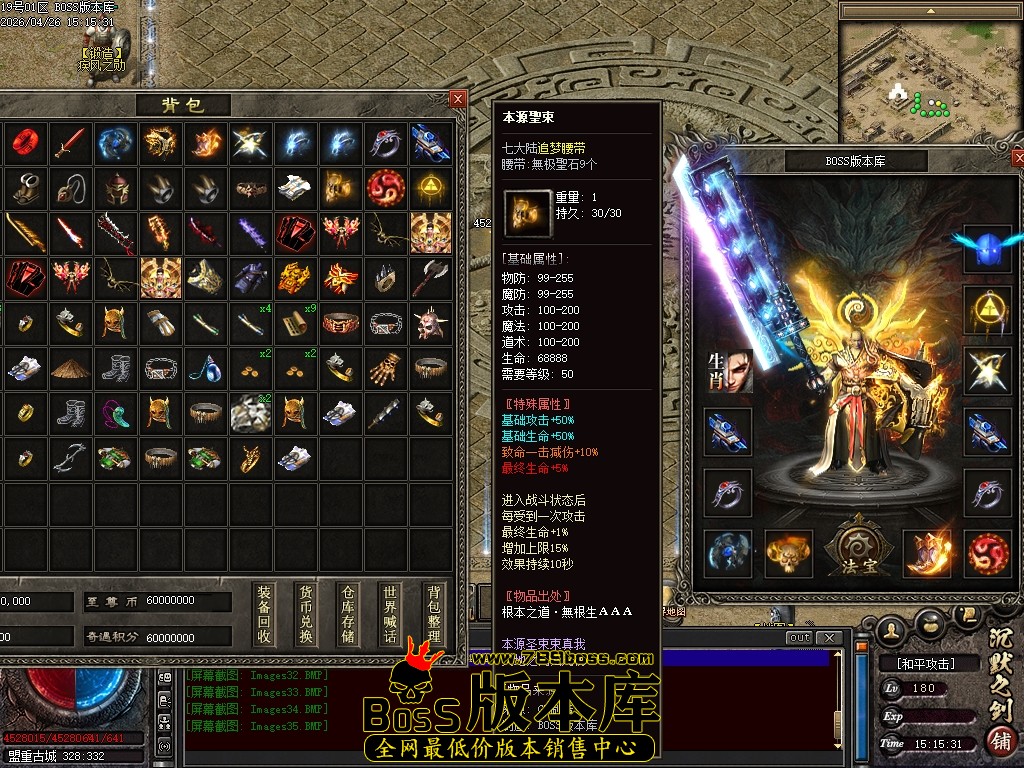1024x768 pixels.
Task: Click the 装备回收 equipment recycle button
Action: (x=263, y=614)
